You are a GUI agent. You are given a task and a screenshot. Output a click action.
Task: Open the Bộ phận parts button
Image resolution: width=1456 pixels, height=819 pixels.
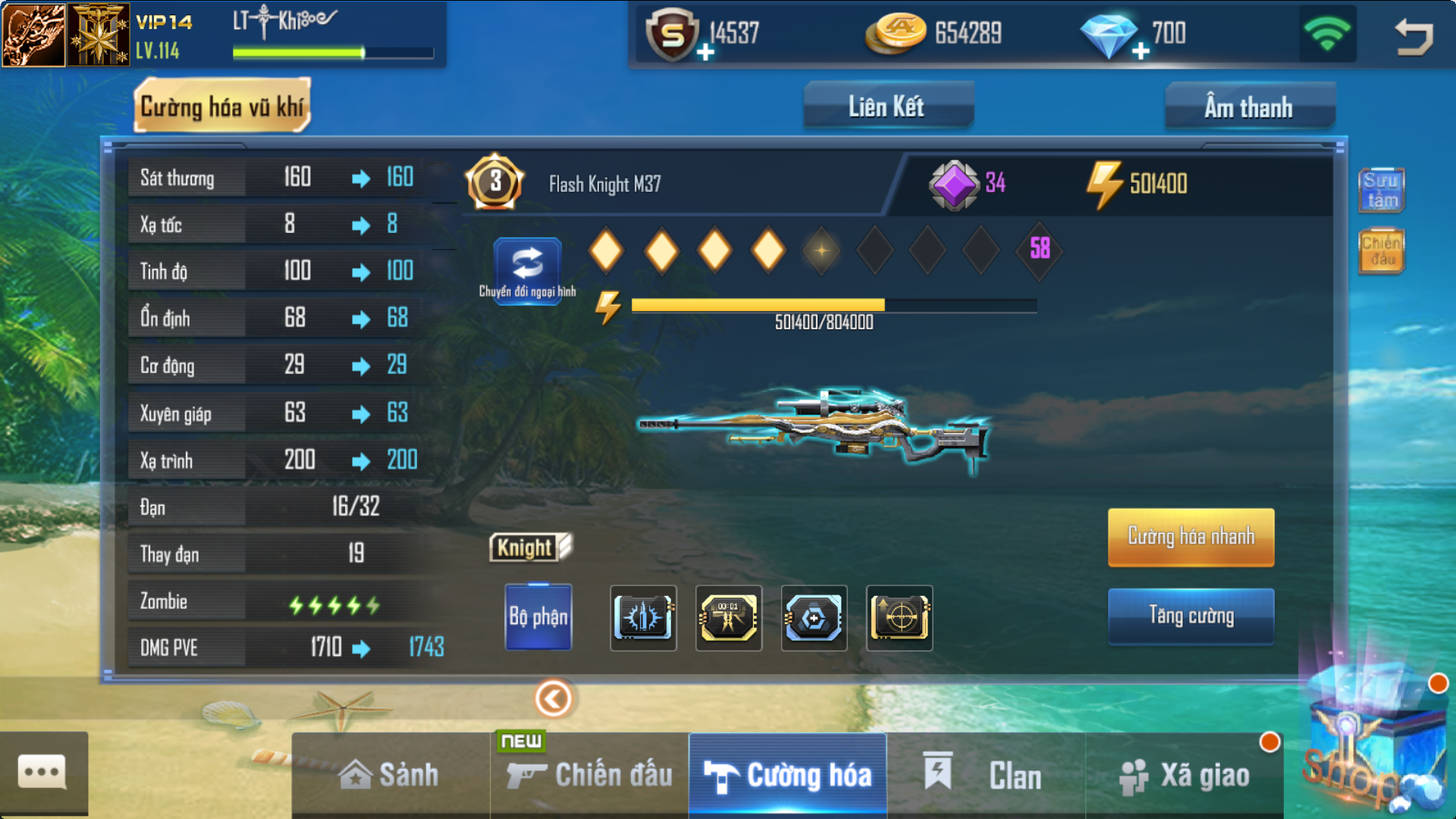[538, 617]
